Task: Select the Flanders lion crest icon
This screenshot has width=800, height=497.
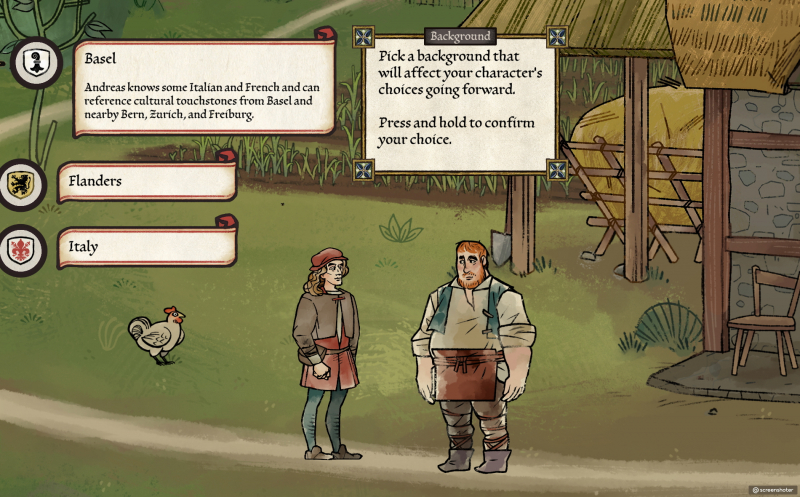Action: [x=20, y=183]
